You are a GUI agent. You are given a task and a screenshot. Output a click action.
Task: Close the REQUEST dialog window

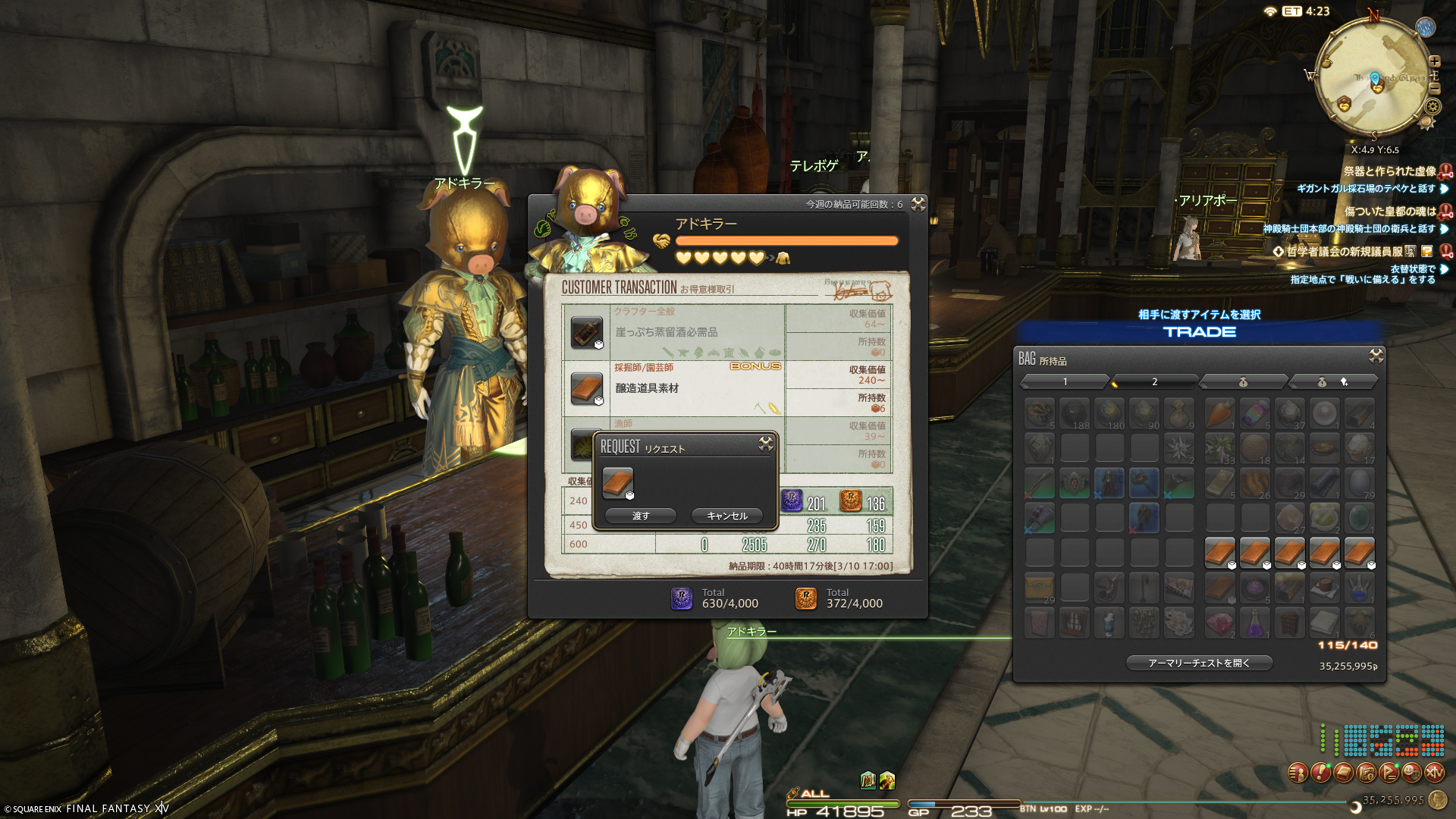coord(765,444)
